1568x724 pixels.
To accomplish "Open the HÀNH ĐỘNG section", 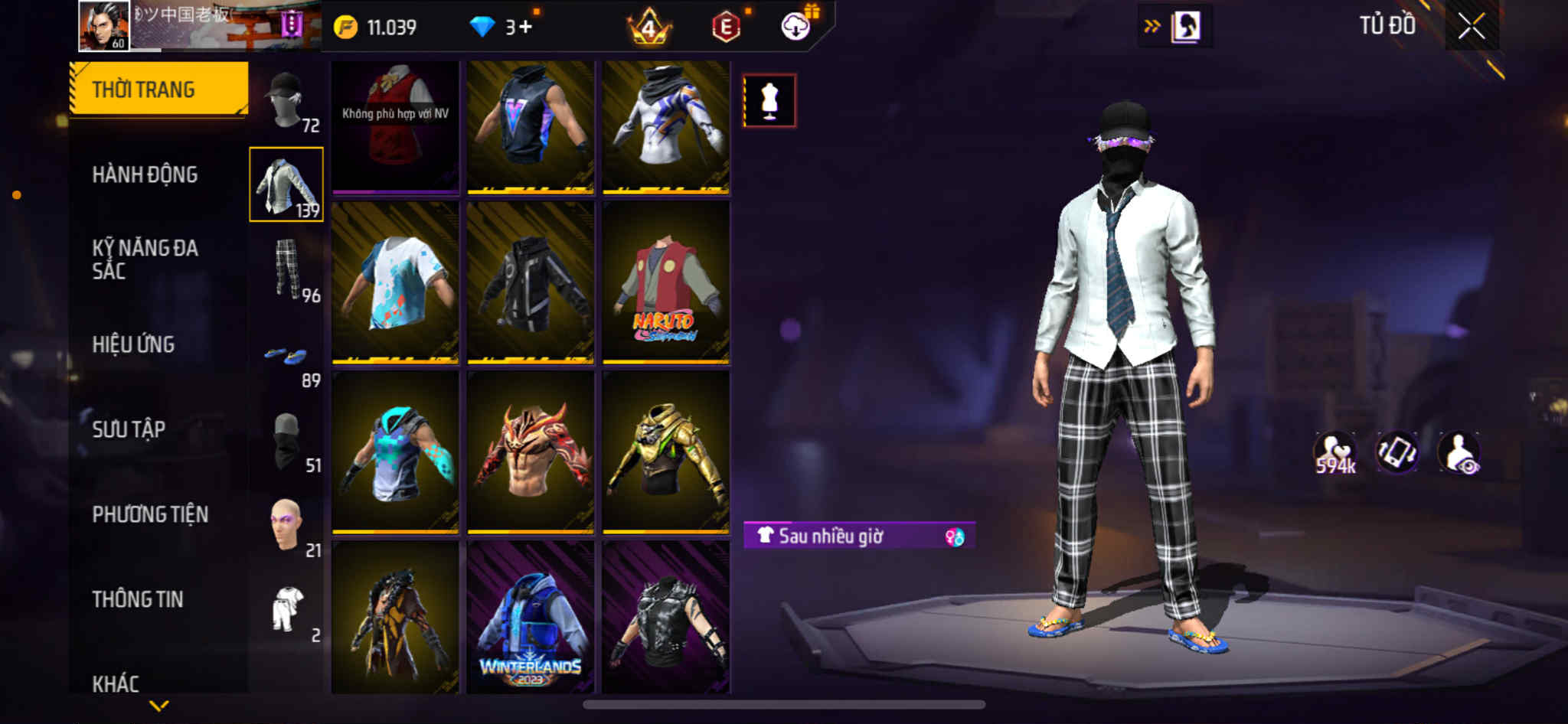I will 145,174.
